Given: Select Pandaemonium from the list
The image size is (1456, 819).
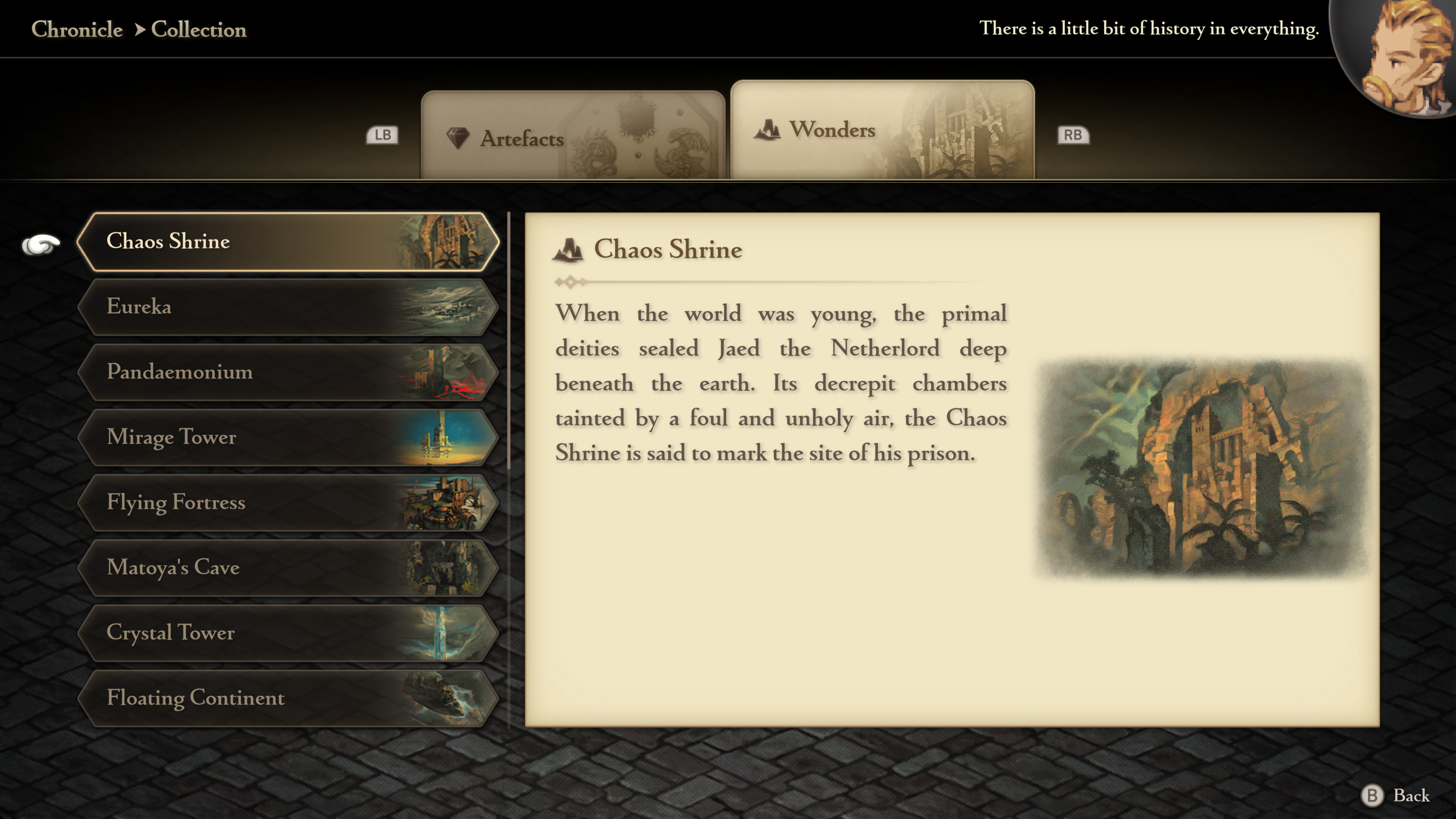Looking at the screenshot, I should pyautogui.click(x=288, y=372).
